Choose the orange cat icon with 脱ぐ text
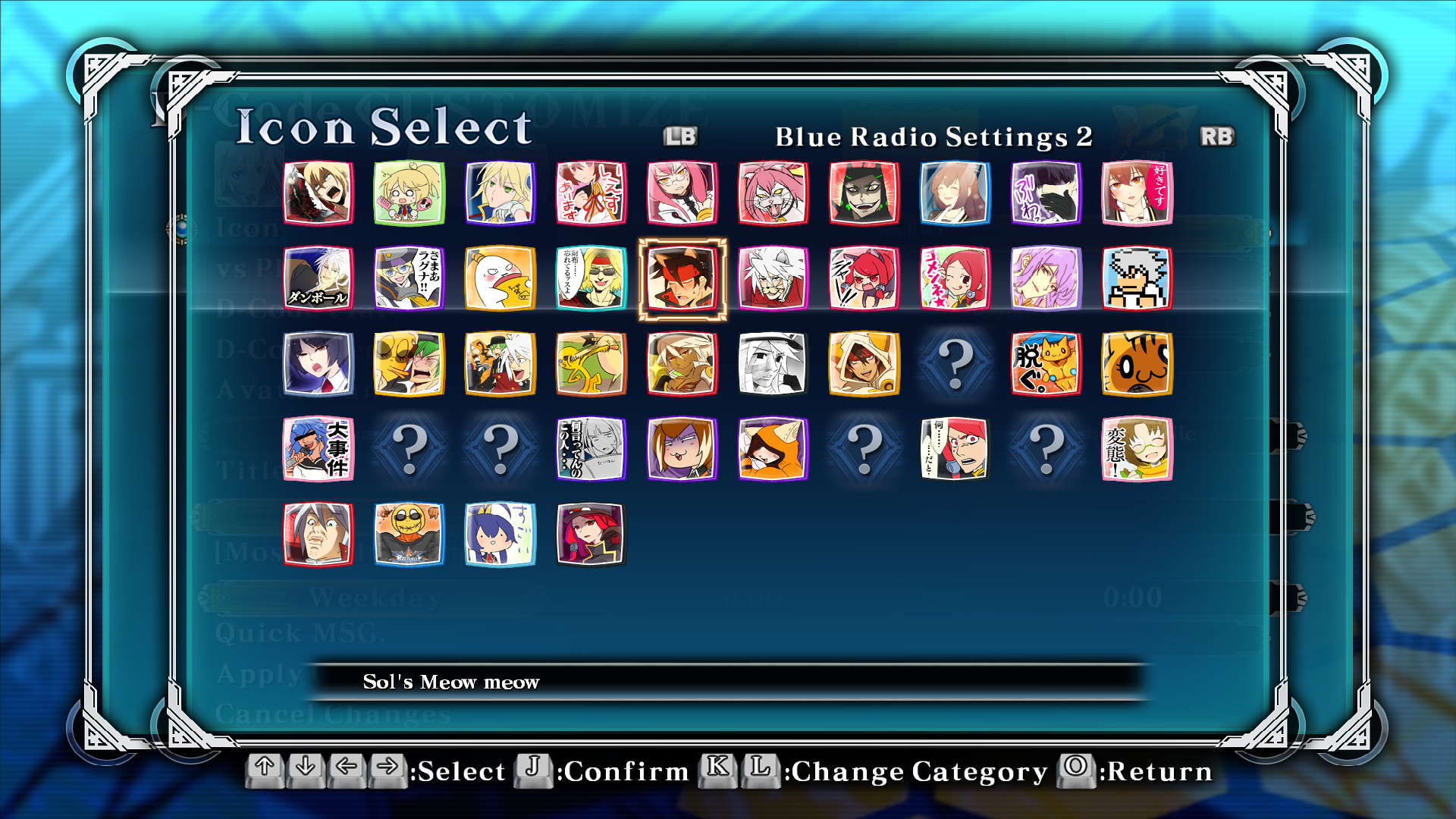 pos(1046,364)
